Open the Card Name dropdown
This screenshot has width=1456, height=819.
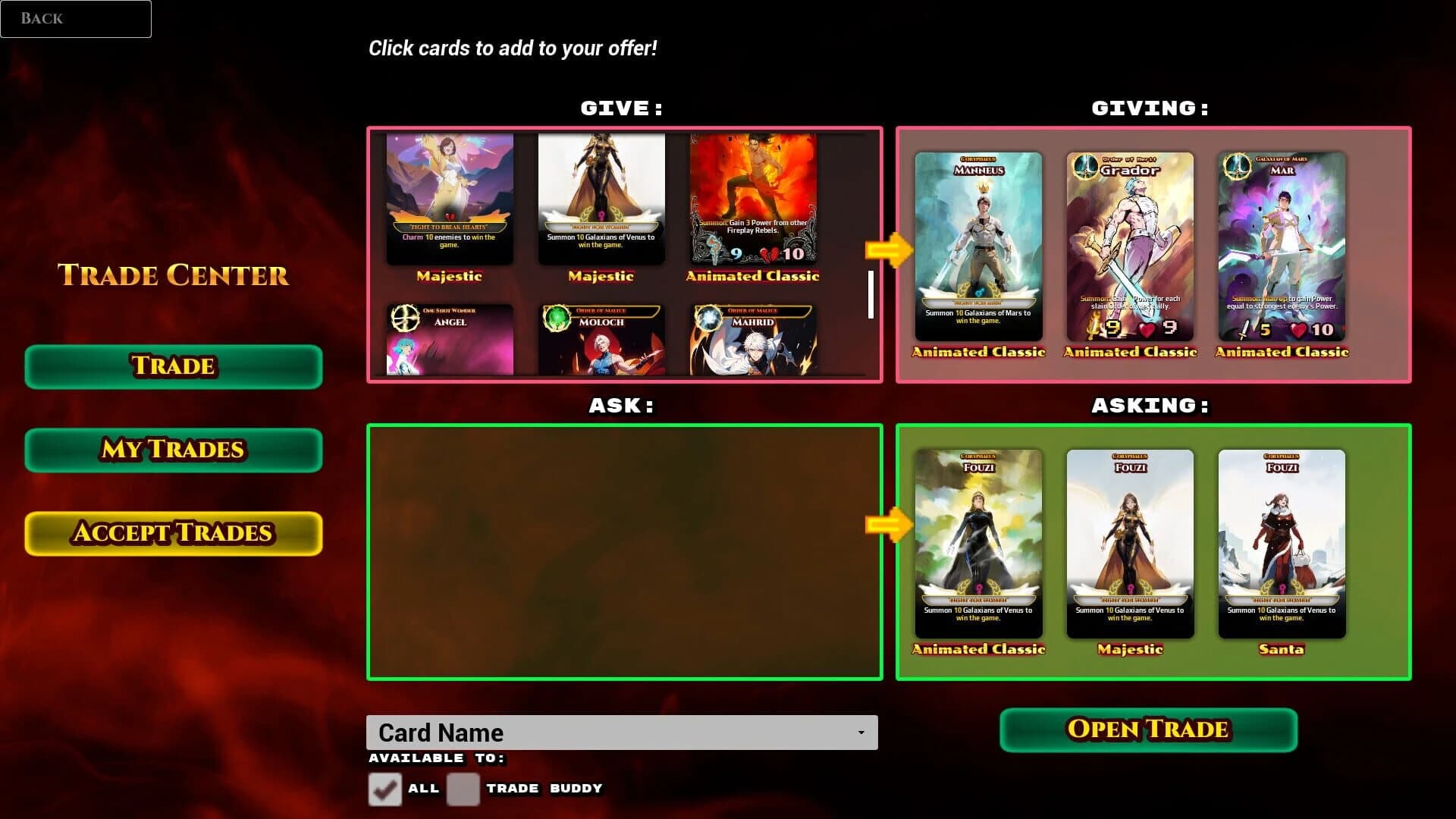pos(622,732)
